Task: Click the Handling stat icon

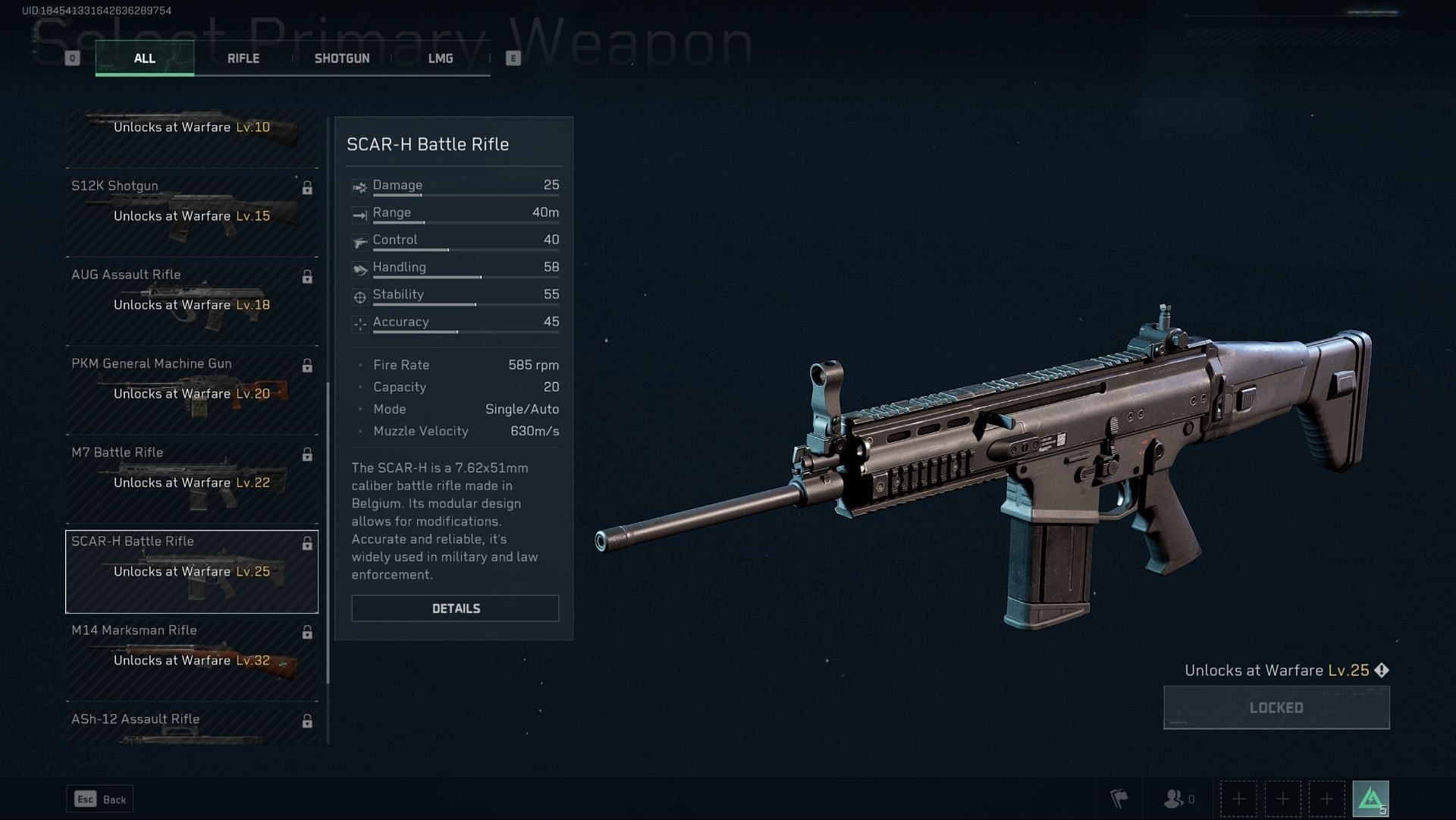Action: point(359,268)
